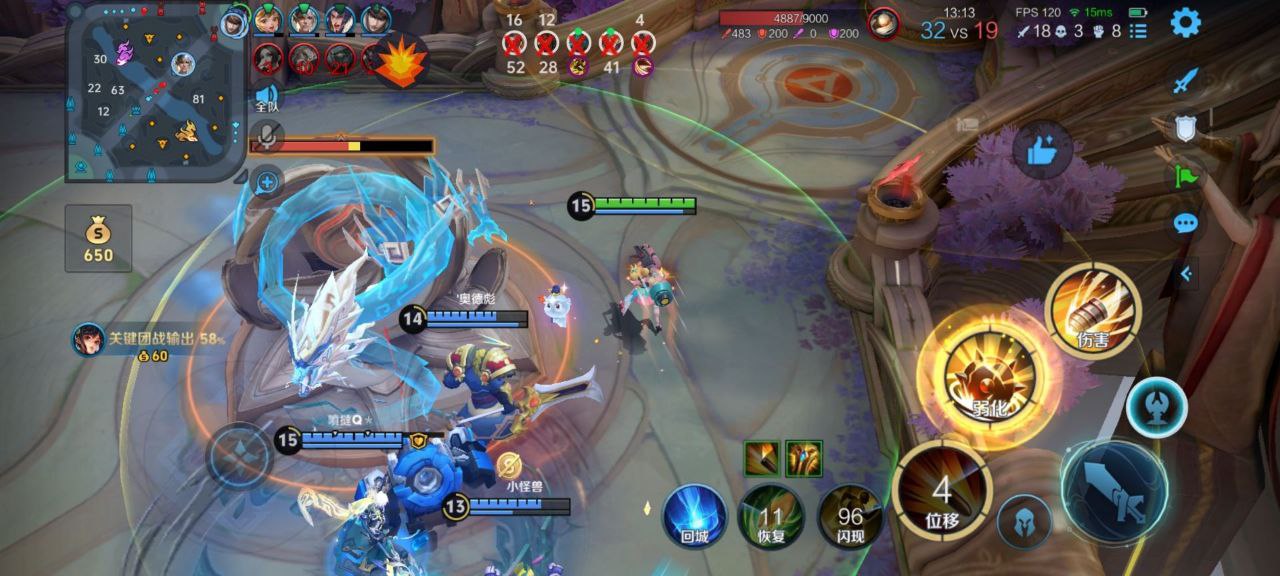
Task: Open the chat bubble quick messages
Action: pos(1185,223)
